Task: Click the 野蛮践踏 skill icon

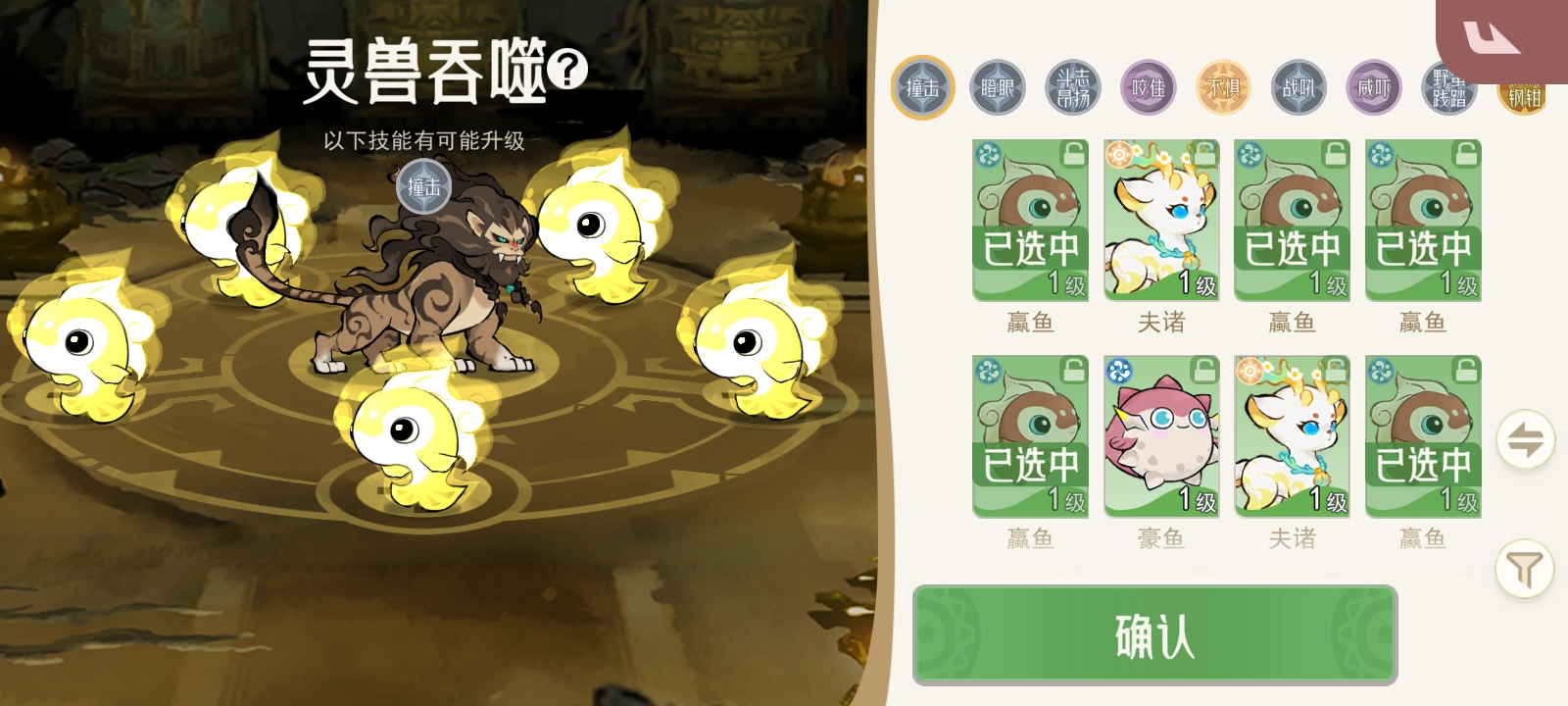Action: 1449,87
